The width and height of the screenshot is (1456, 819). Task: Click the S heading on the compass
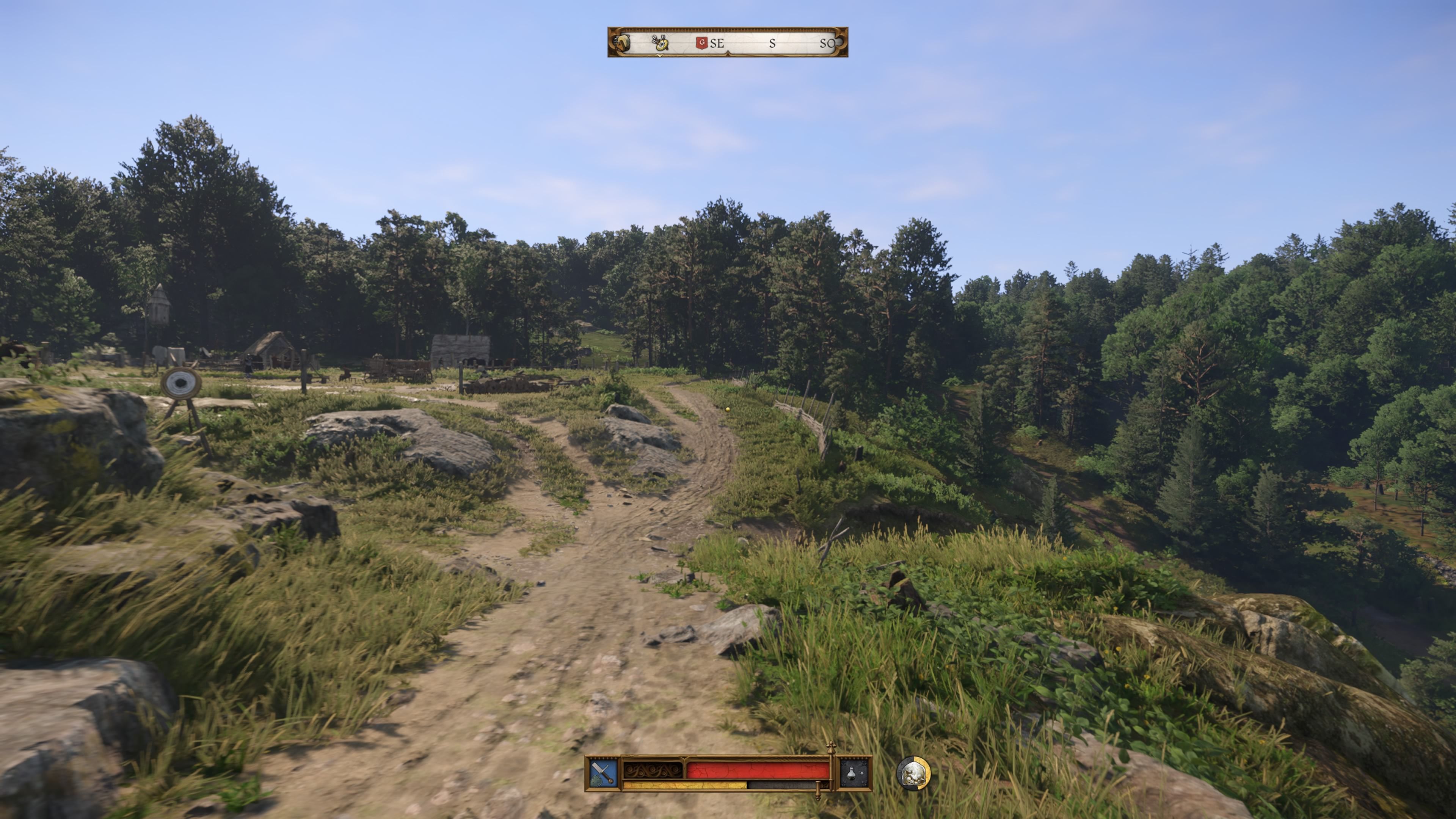point(773,44)
